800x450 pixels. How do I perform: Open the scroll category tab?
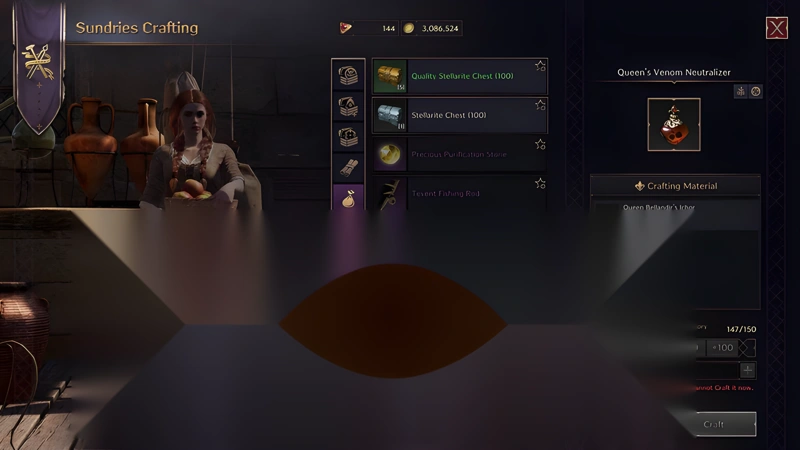pos(348,166)
